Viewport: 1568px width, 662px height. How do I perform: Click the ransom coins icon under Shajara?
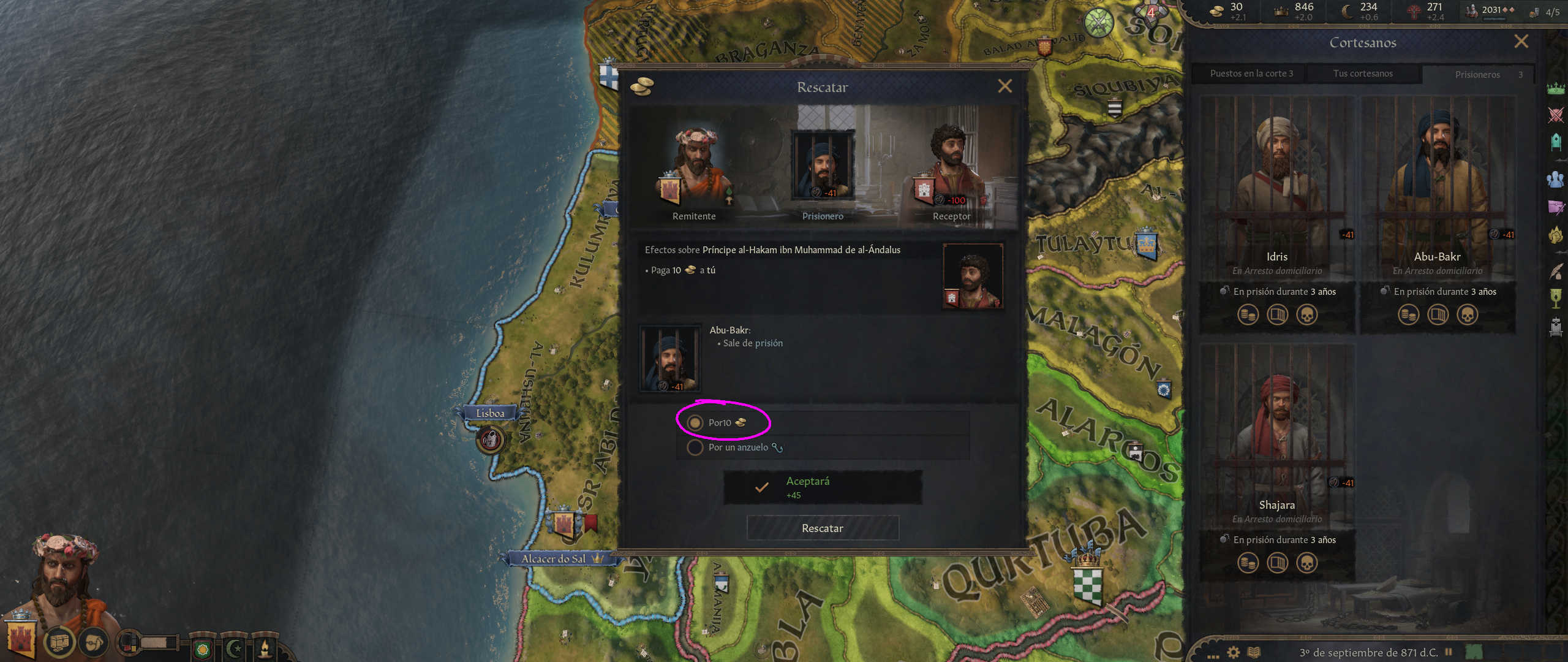(1248, 562)
